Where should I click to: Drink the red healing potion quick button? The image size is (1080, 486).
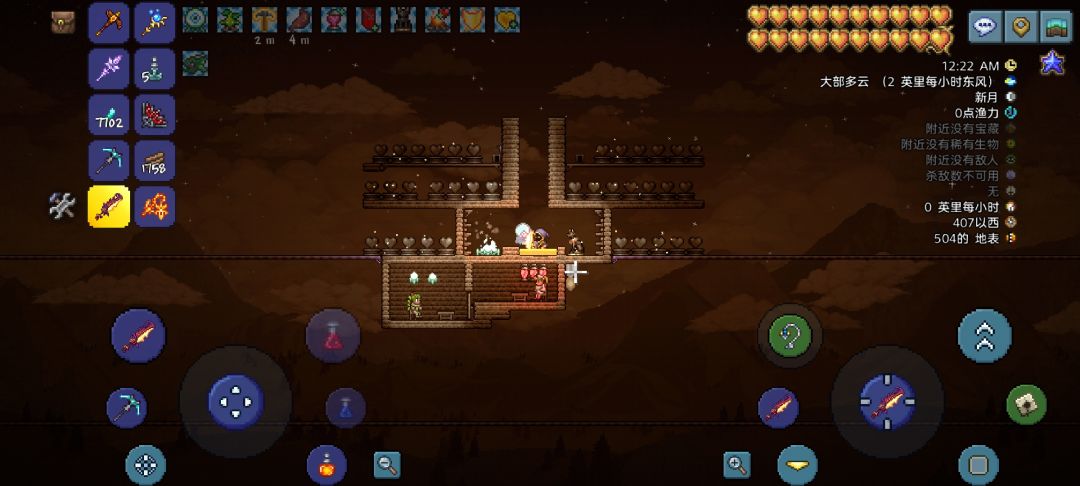pos(333,335)
